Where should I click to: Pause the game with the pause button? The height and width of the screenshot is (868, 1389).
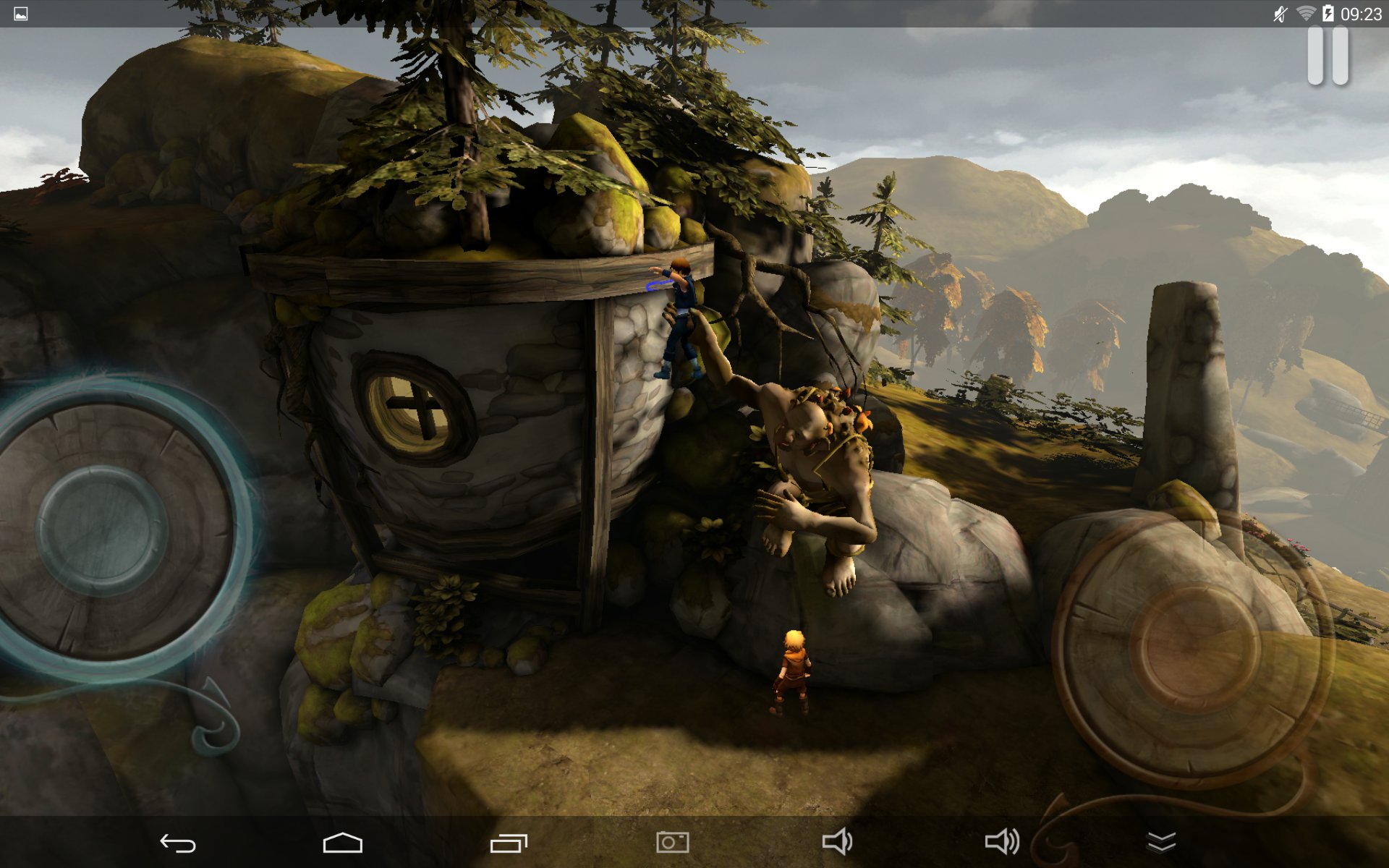point(1328,56)
